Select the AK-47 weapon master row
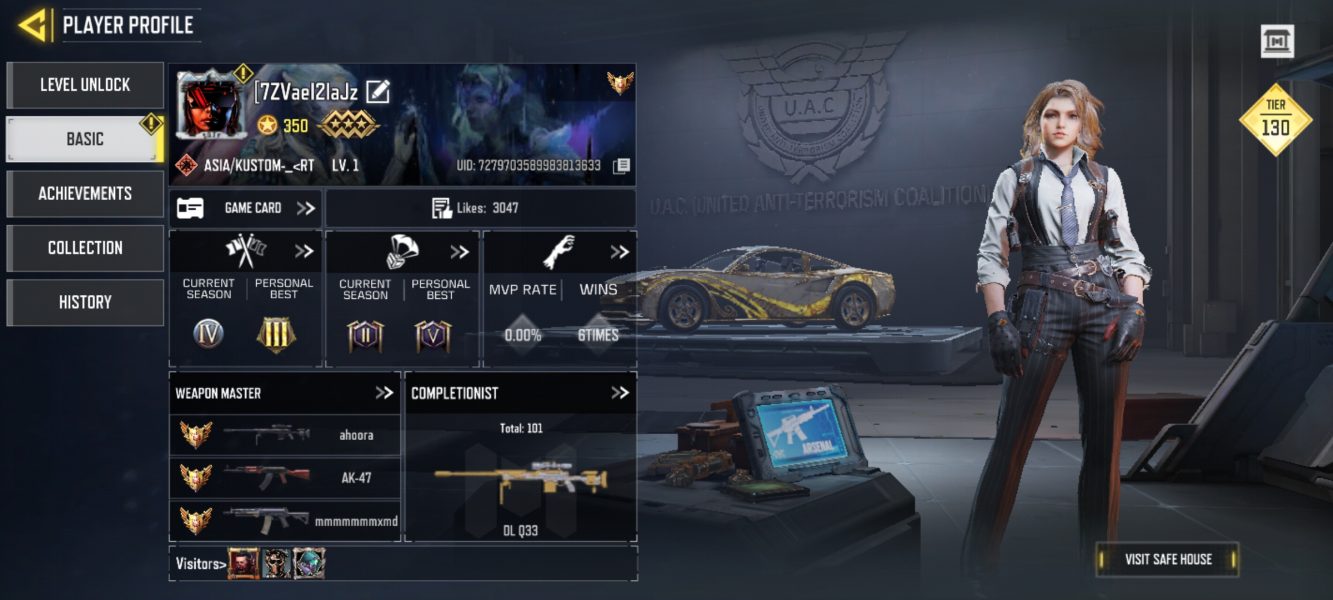The height and width of the screenshot is (600, 1333). (x=285, y=478)
